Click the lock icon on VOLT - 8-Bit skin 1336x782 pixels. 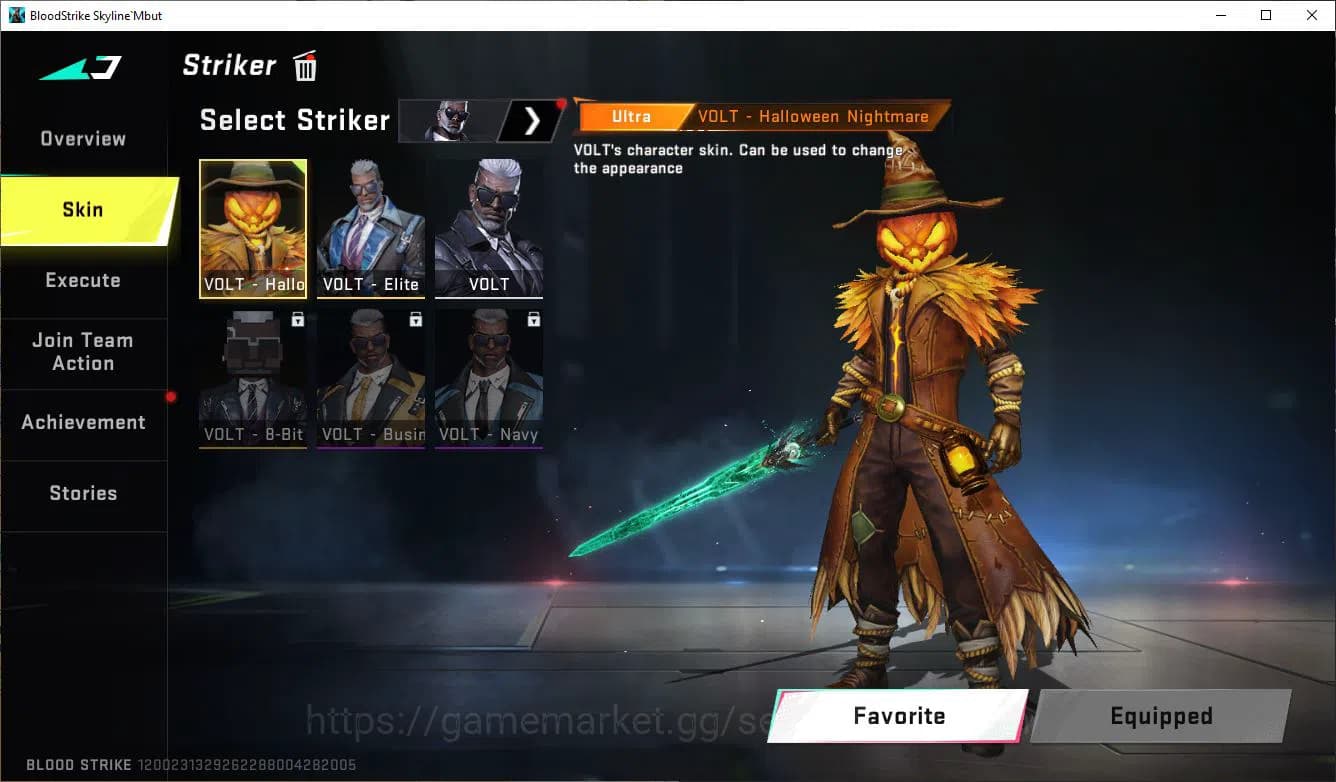coord(295,317)
